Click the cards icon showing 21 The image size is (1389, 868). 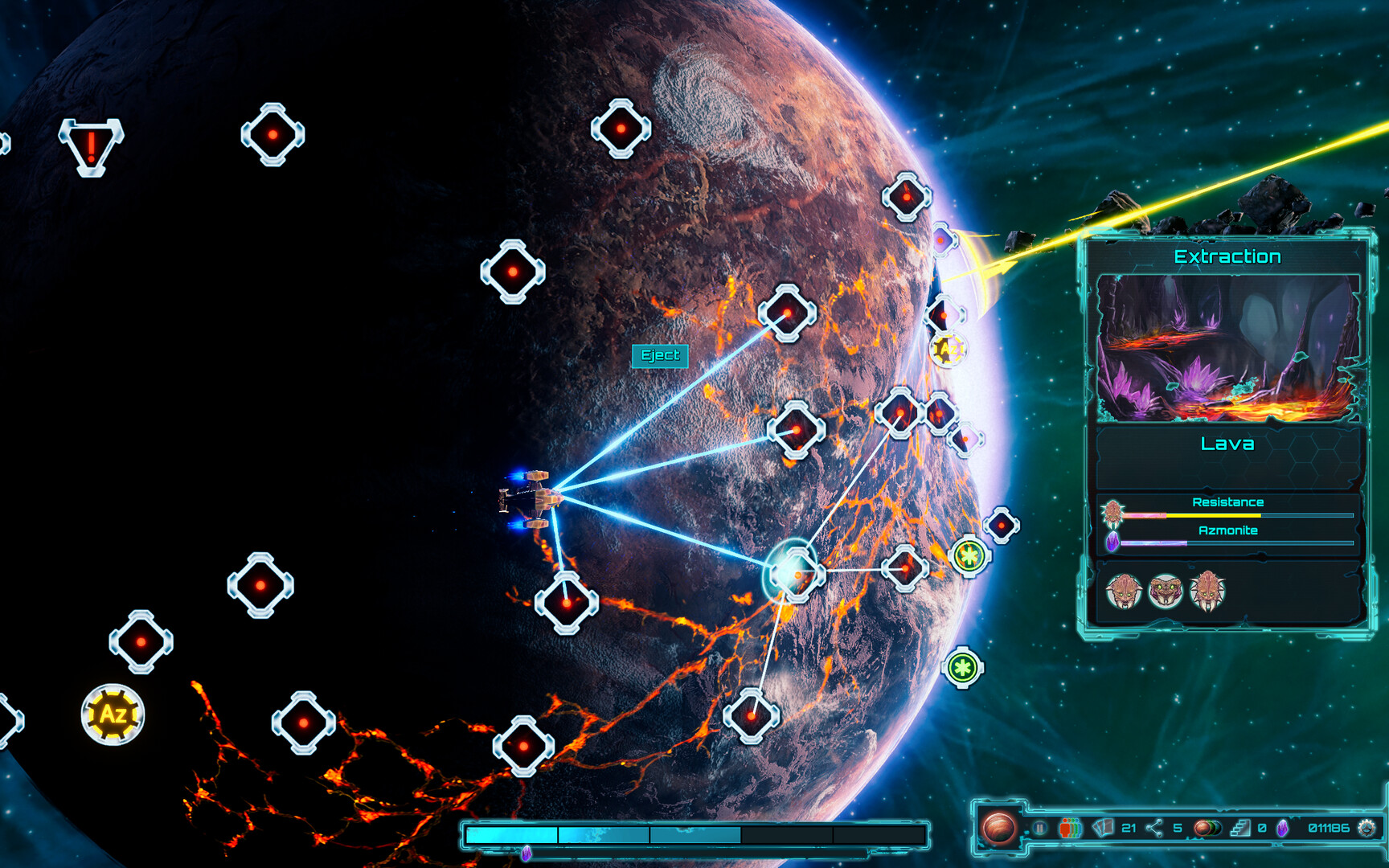coord(1103,826)
